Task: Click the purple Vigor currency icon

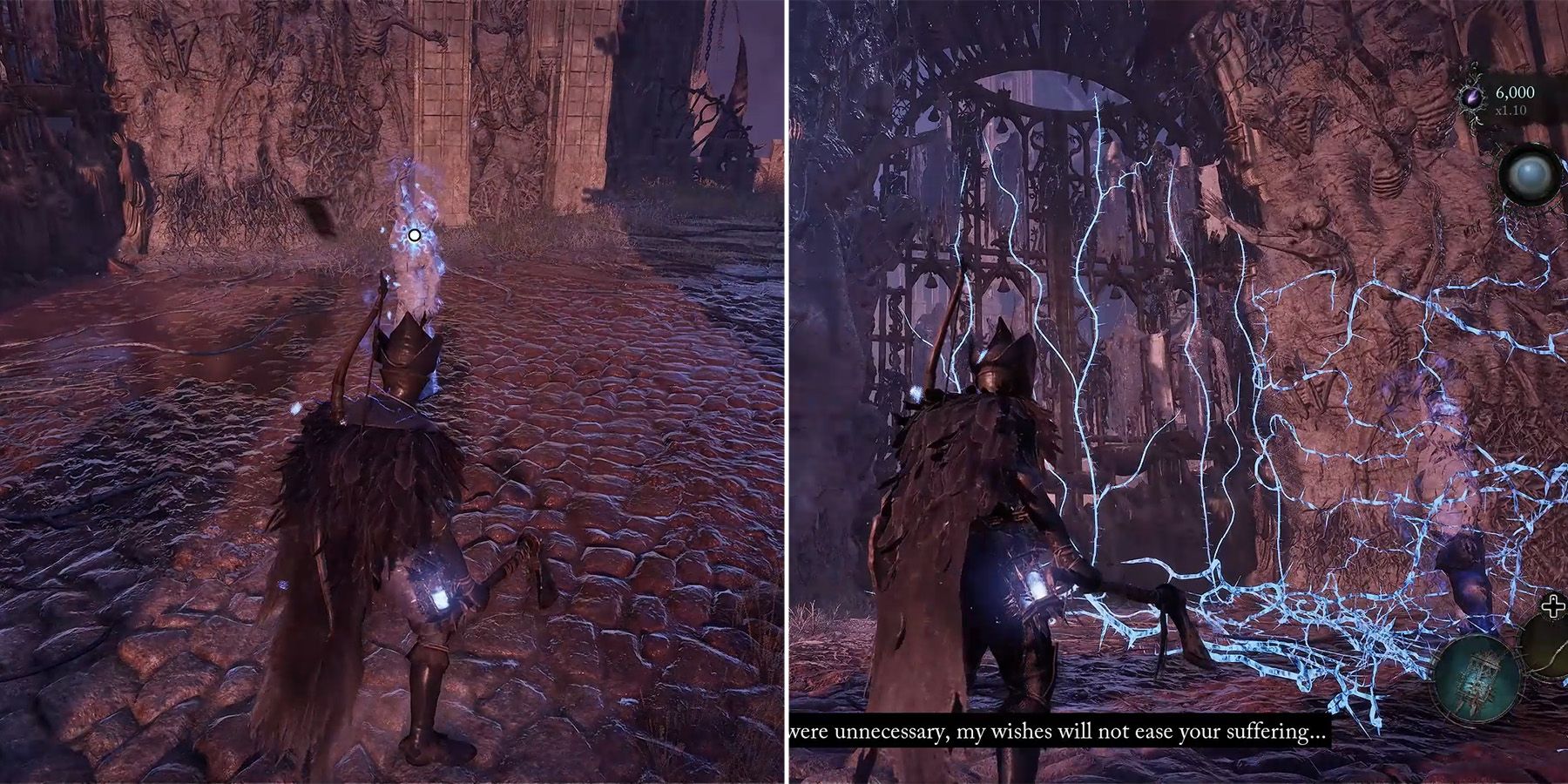Action: coord(1472,98)
